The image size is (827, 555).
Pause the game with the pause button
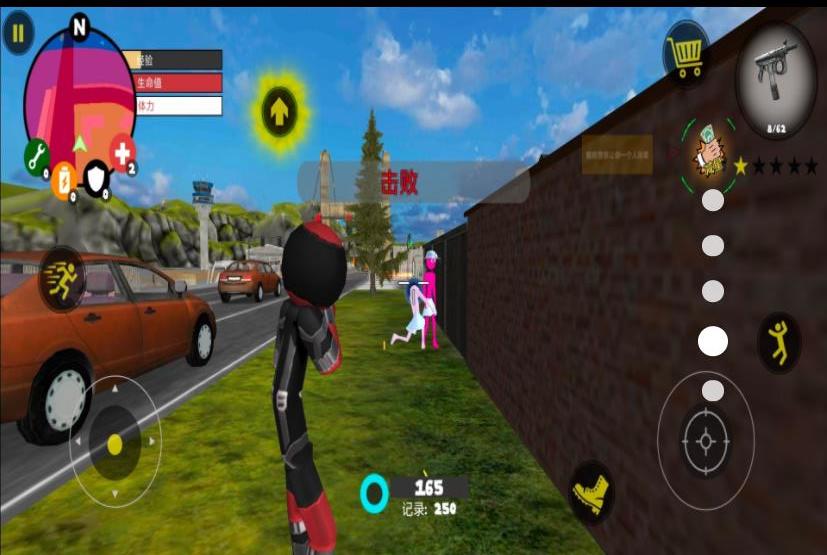17,35
